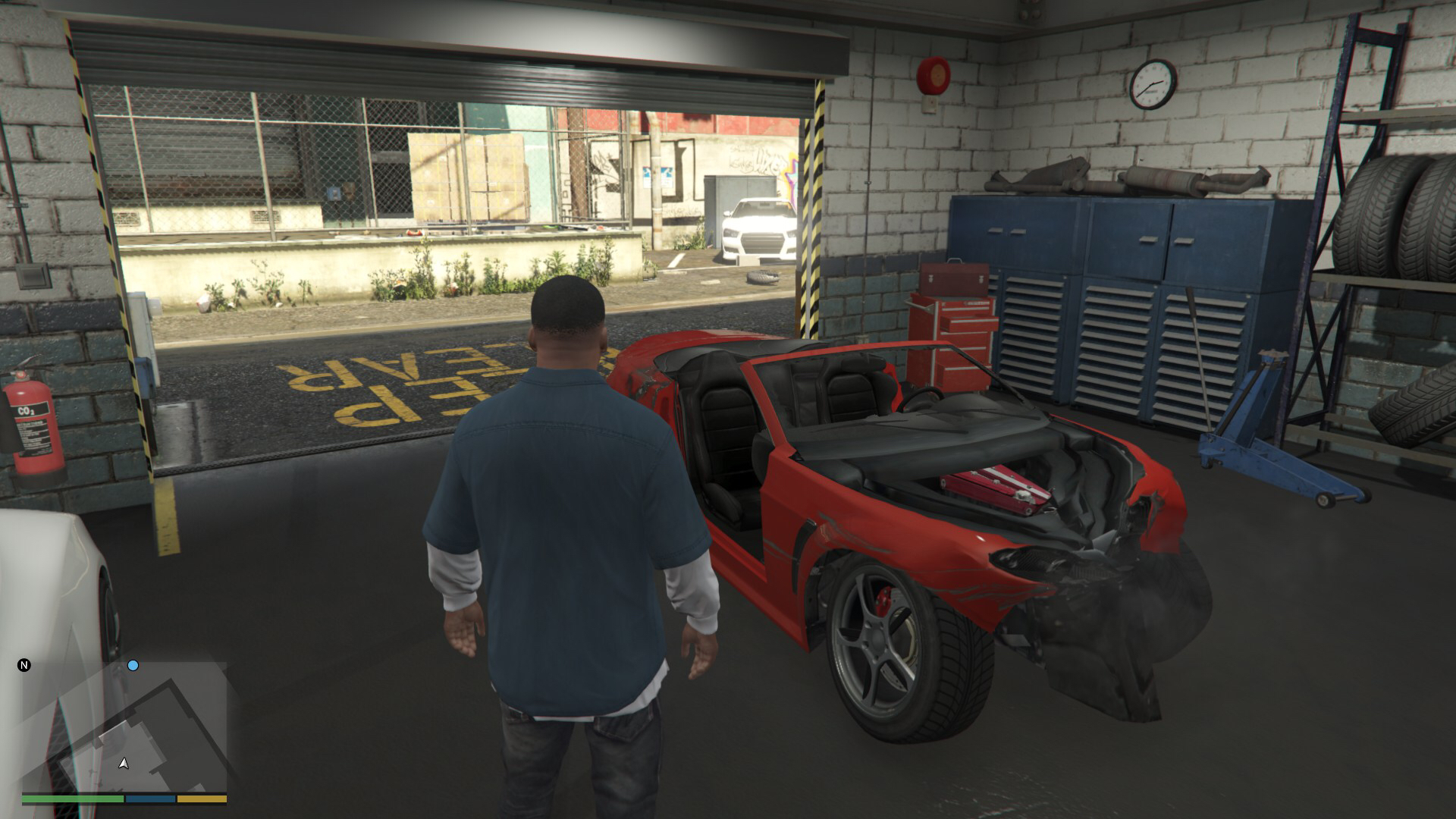Select the blue player blip on the minimap

pyautogui.click(x=133, y=666)
